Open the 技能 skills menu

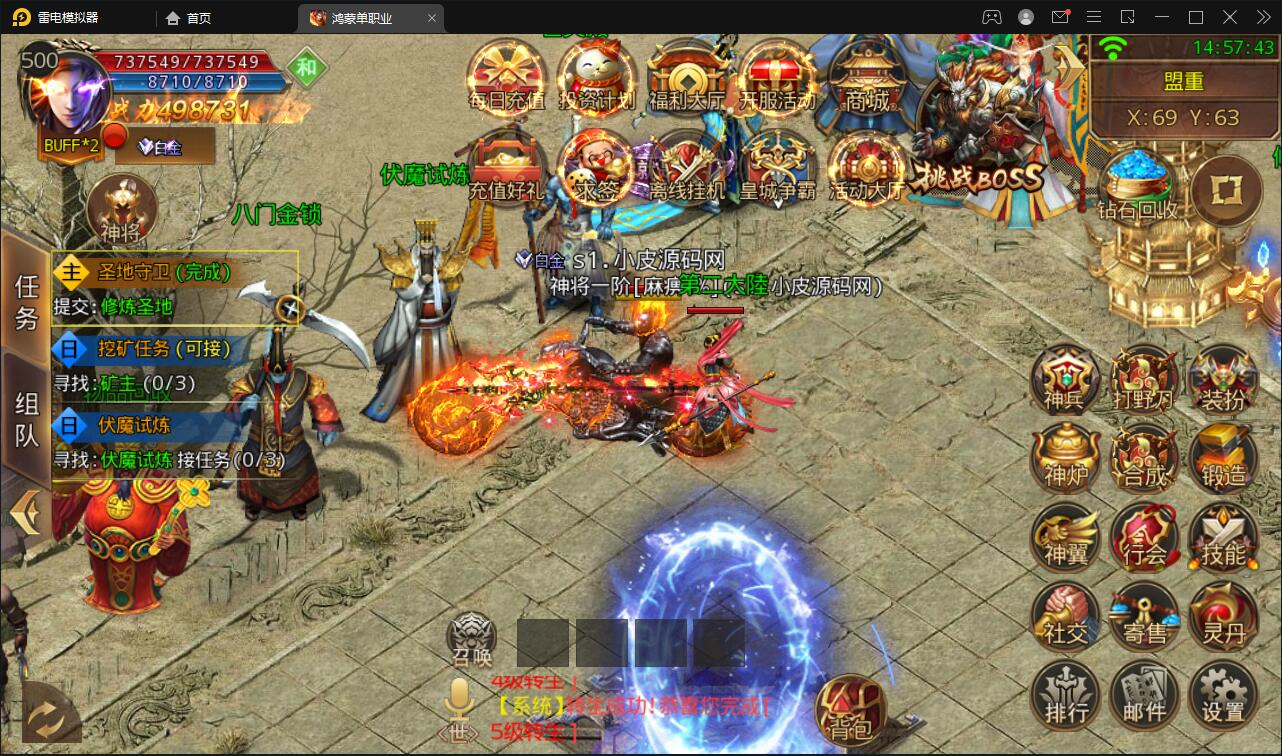tap(1222, 536)
